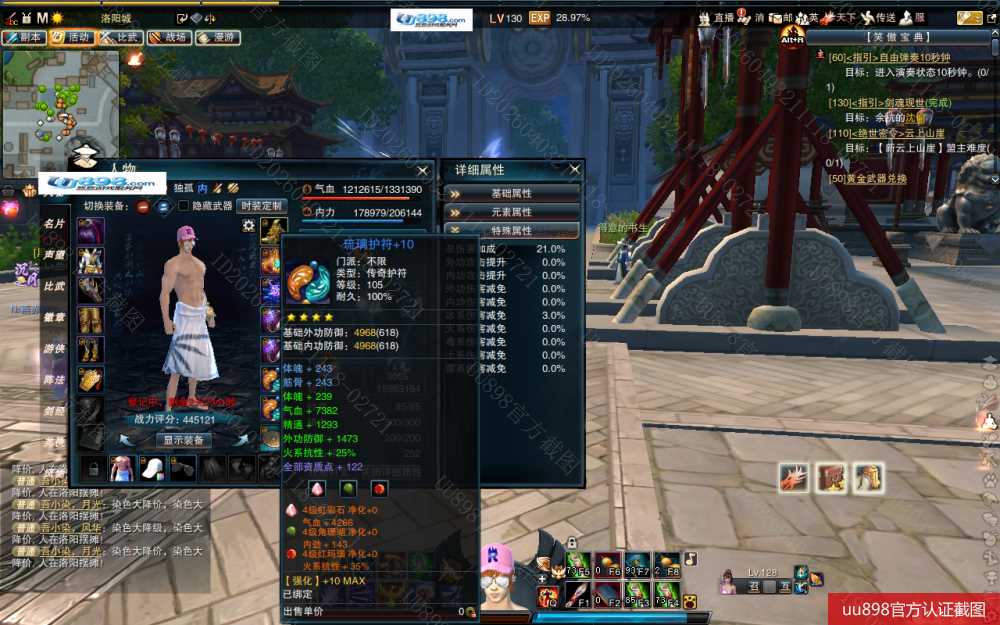Open 时装定制 costume customization
This screenshot has height=625, width=1000.
click(261, 206)
